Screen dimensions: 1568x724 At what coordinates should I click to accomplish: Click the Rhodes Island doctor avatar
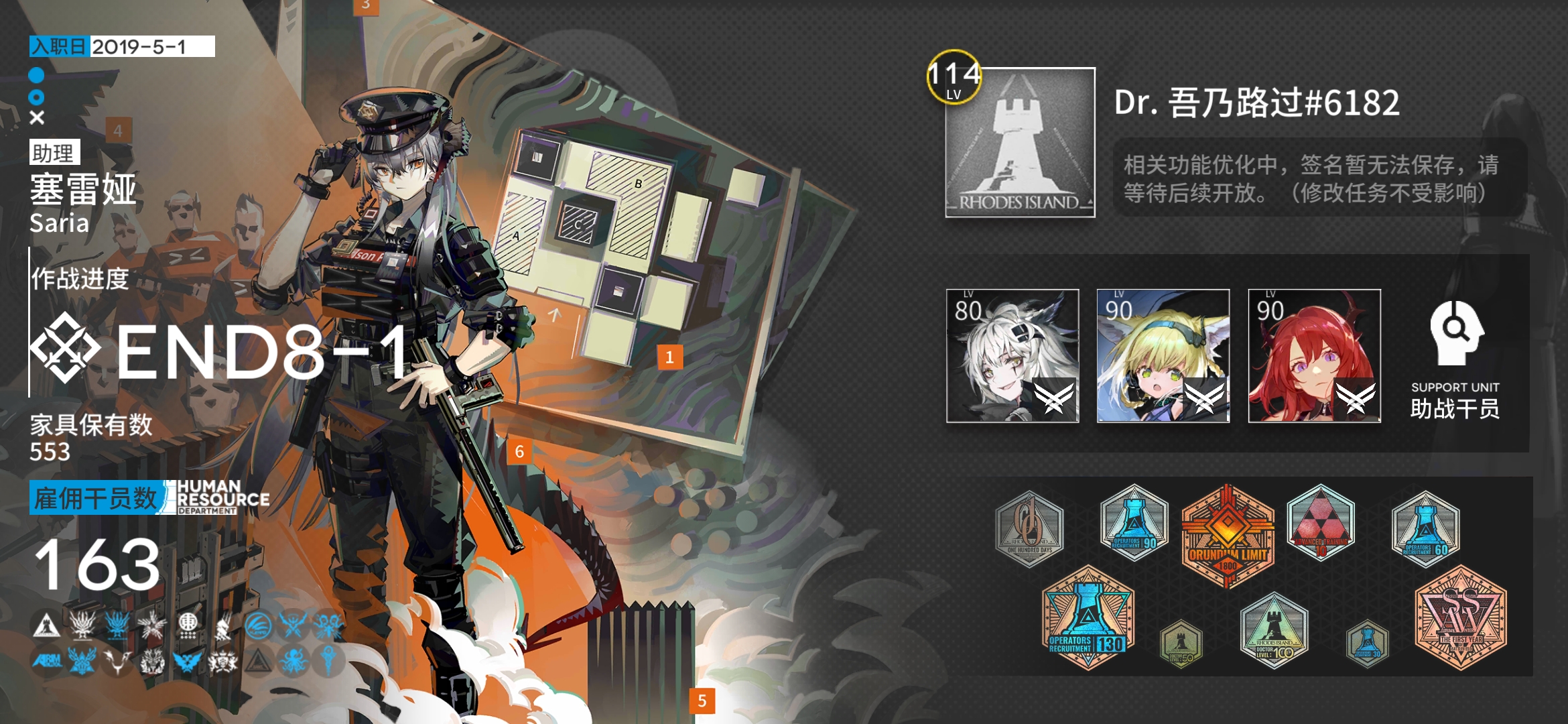tap(1020, 142)
